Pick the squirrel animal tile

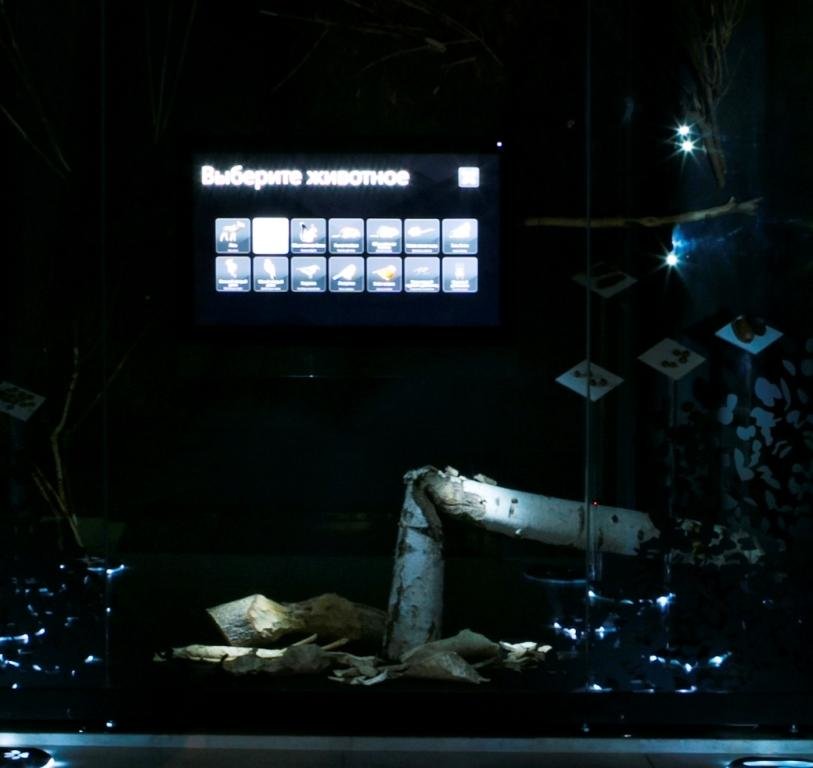[308, 236]
